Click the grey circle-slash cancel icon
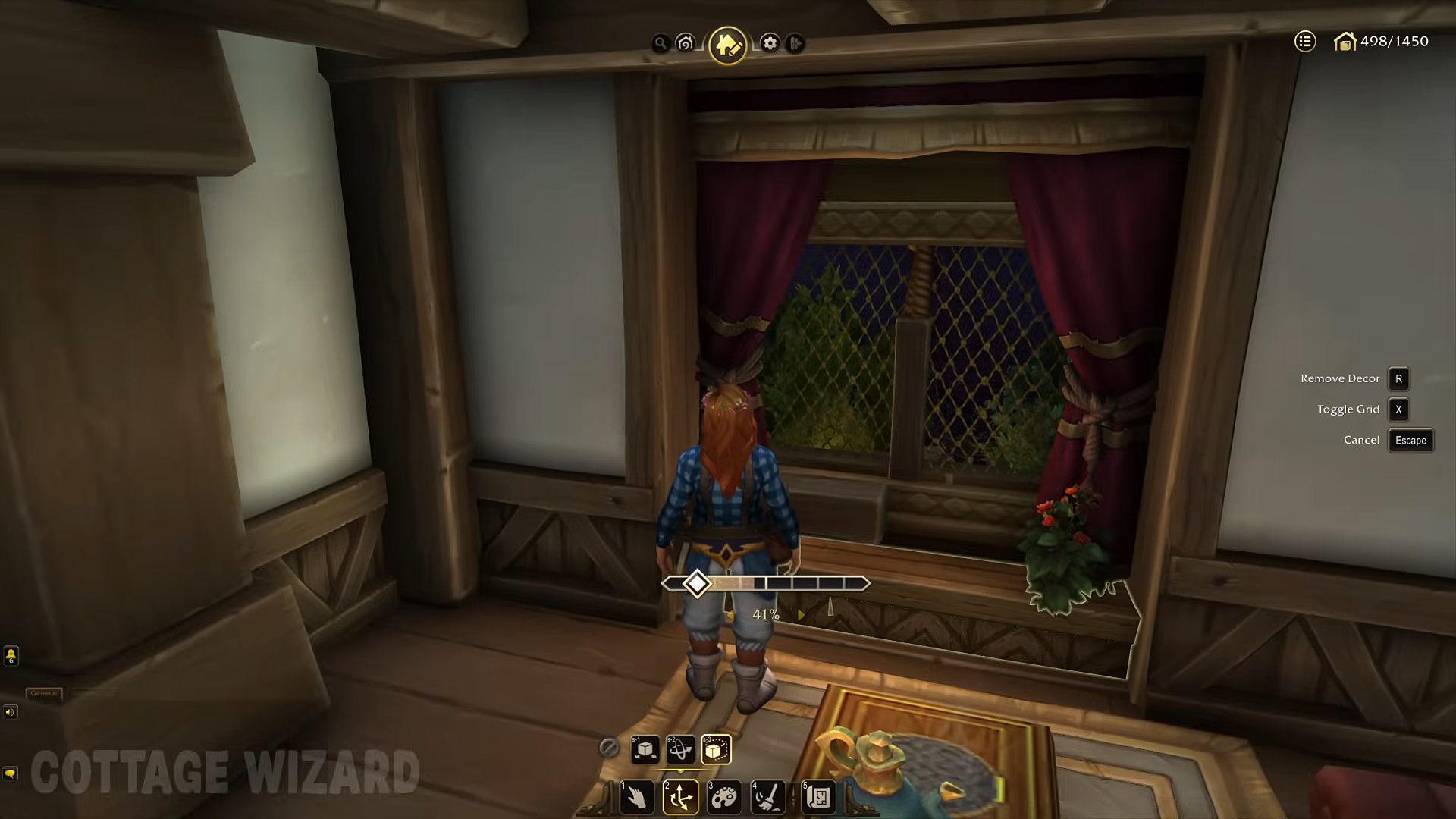This screenshot has width=1456, height=819. click(608, 748)
